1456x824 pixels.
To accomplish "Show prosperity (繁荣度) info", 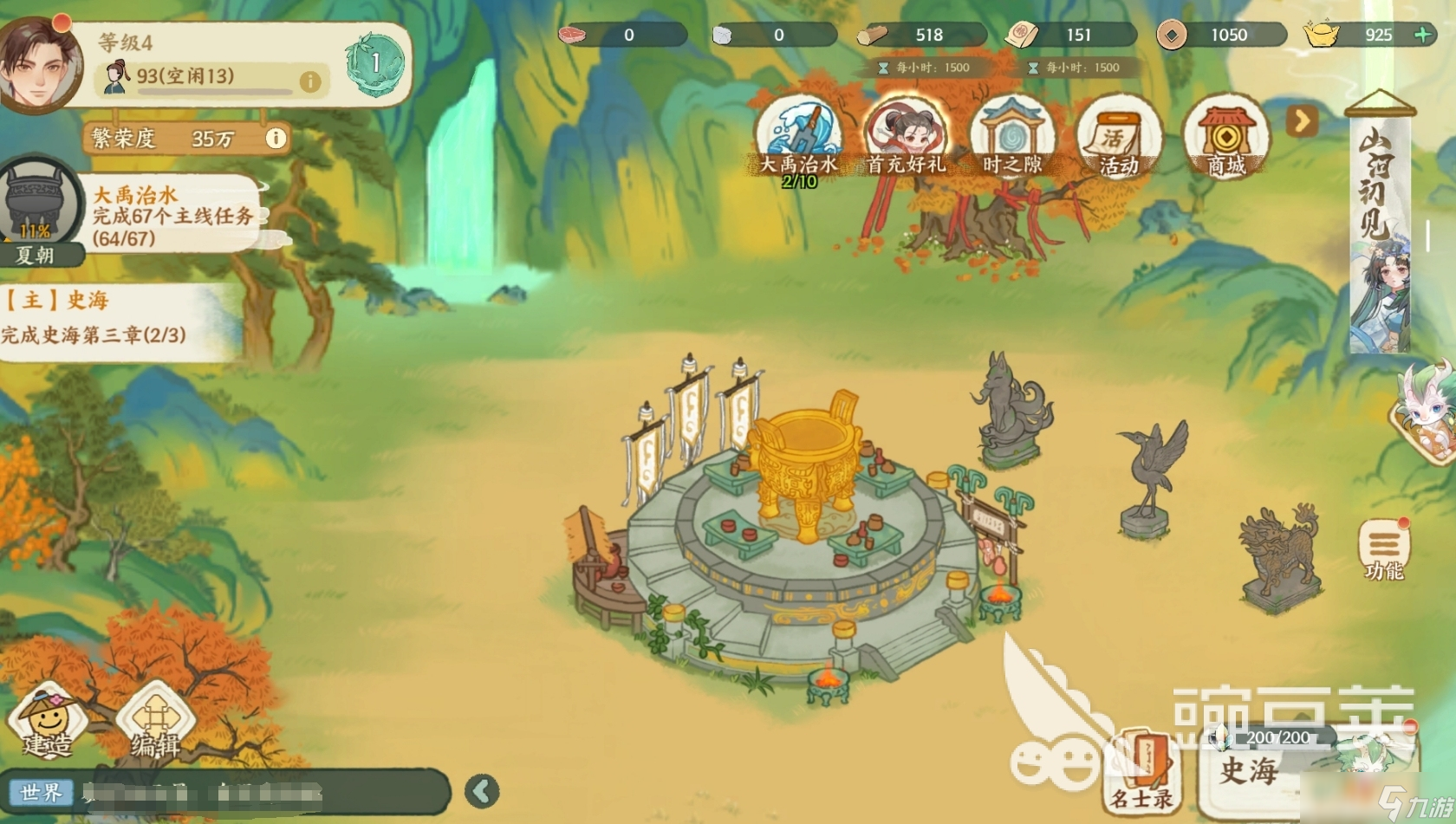I will (276, 138).
